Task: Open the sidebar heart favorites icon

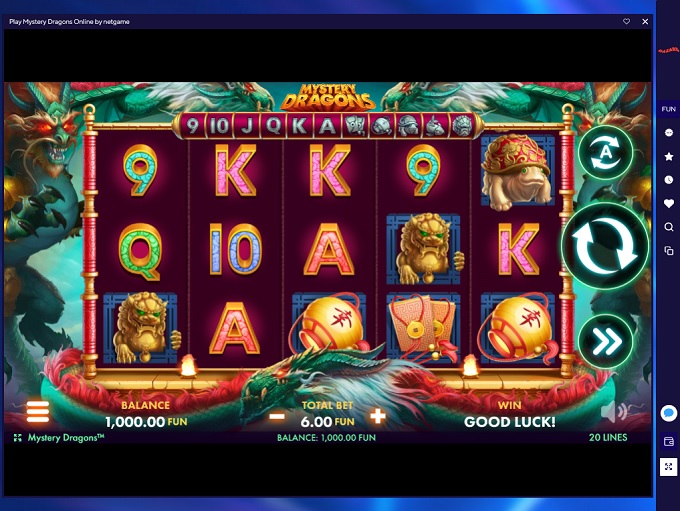Action: pos(669,204)
